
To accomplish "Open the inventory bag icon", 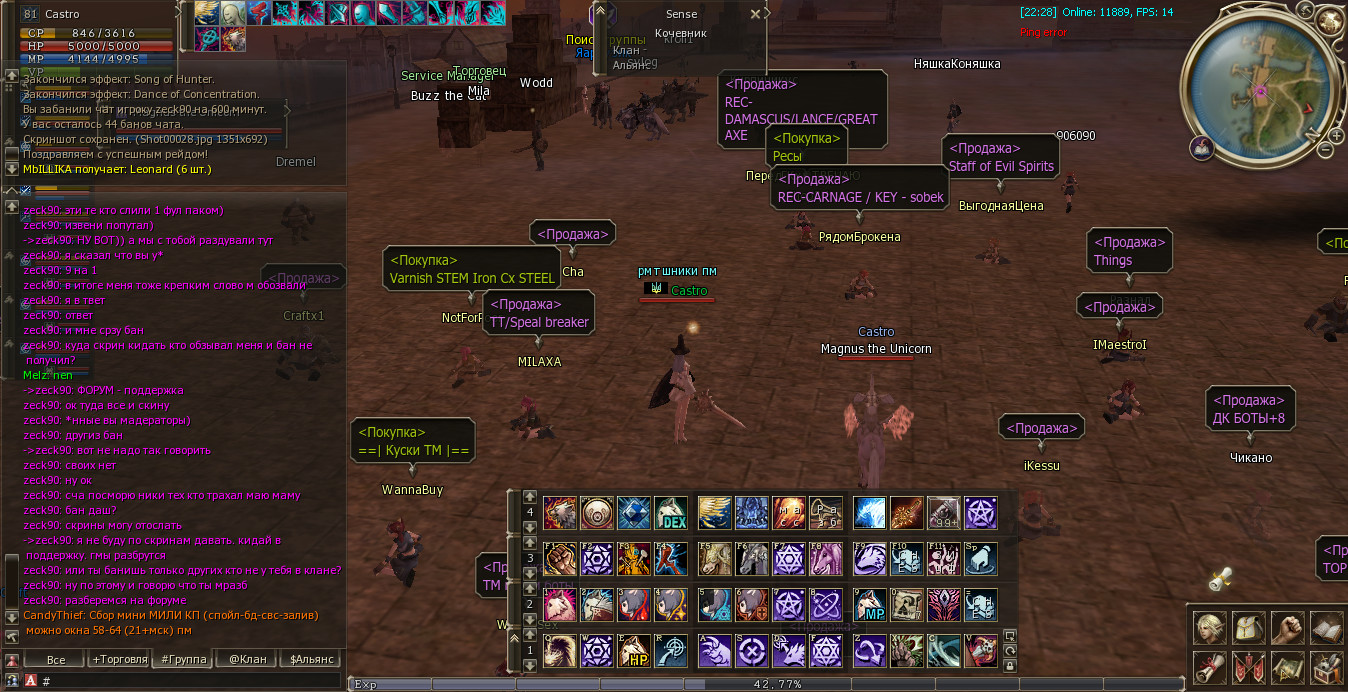I will point(1249,629).
